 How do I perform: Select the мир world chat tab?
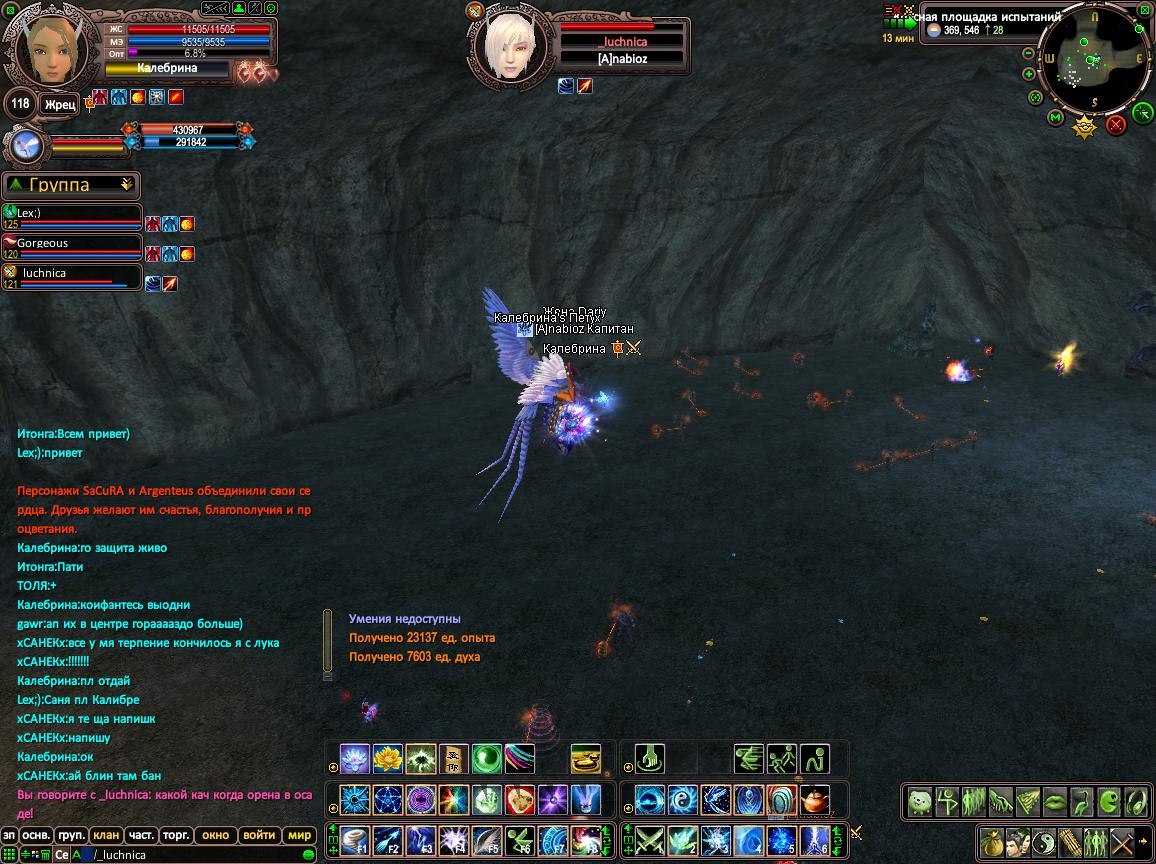pos(299,835)
